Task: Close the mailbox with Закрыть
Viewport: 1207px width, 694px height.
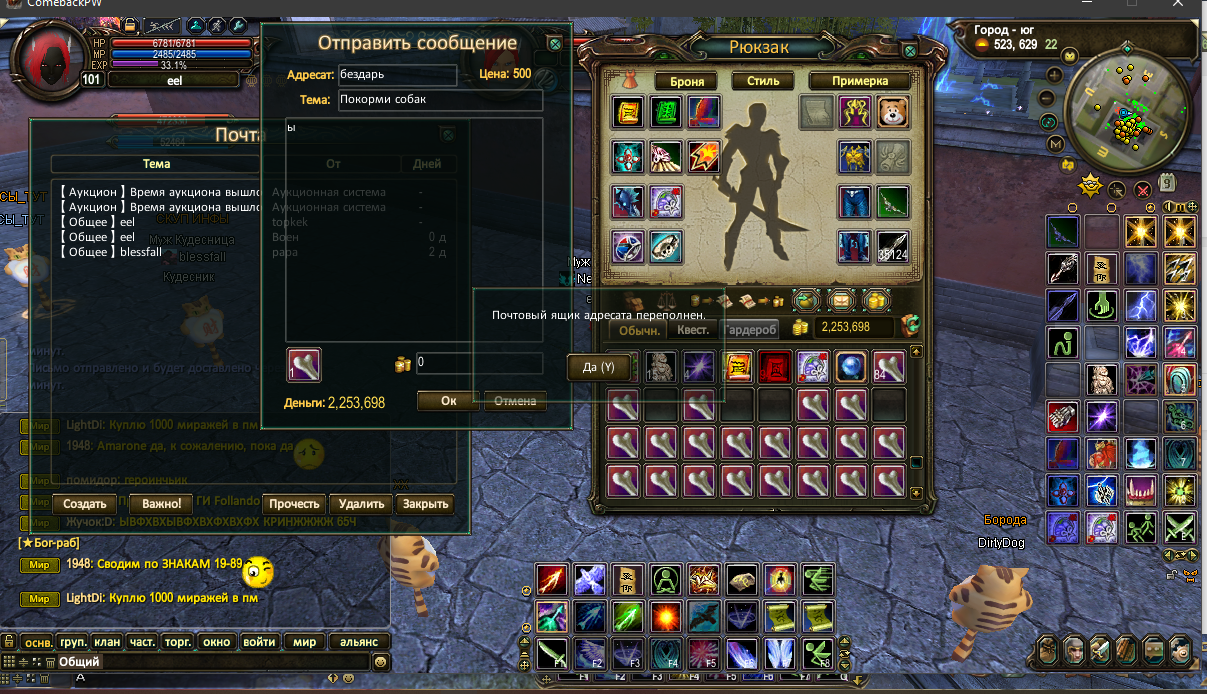Action: coord(426,504)
